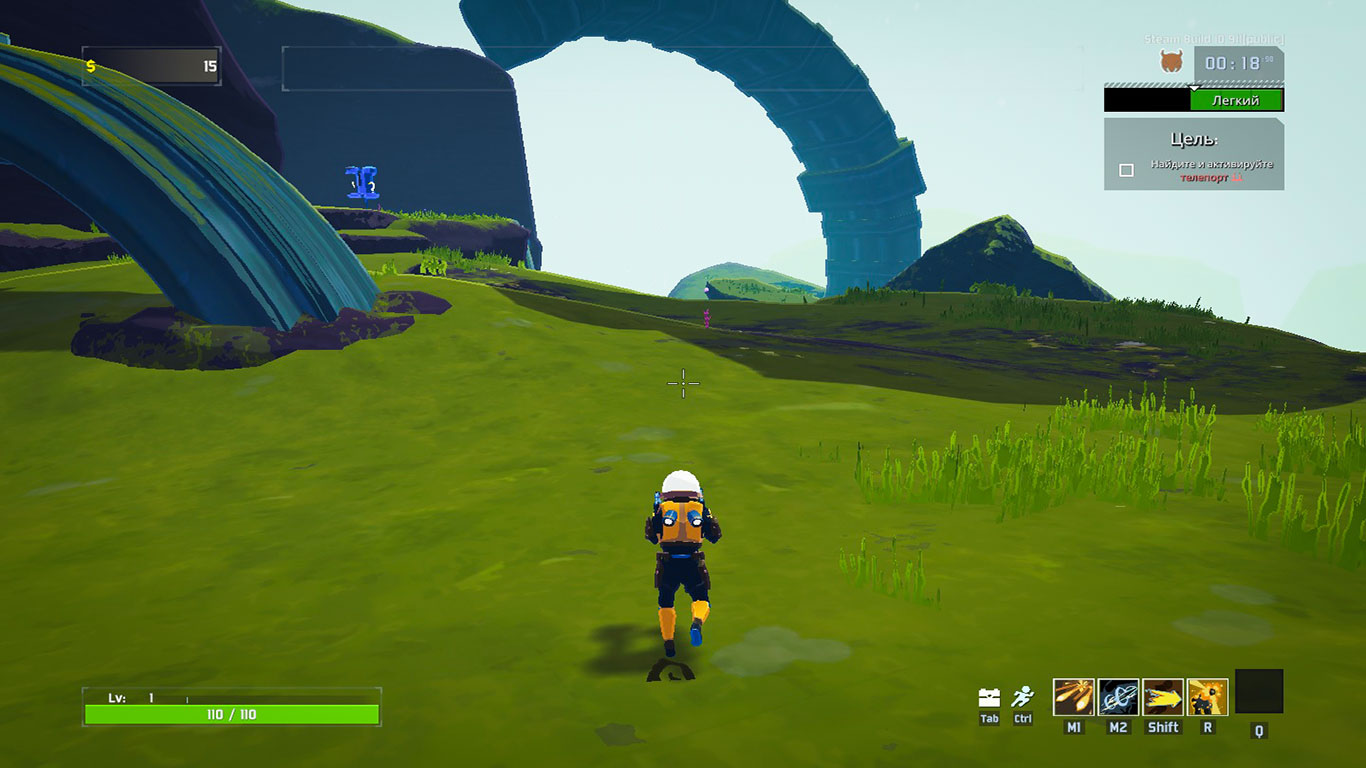This screenshot has width=1366, height=768.
Task: Click the empty equipment slot
Action: pyautogui.click(x=1259, y=691)
